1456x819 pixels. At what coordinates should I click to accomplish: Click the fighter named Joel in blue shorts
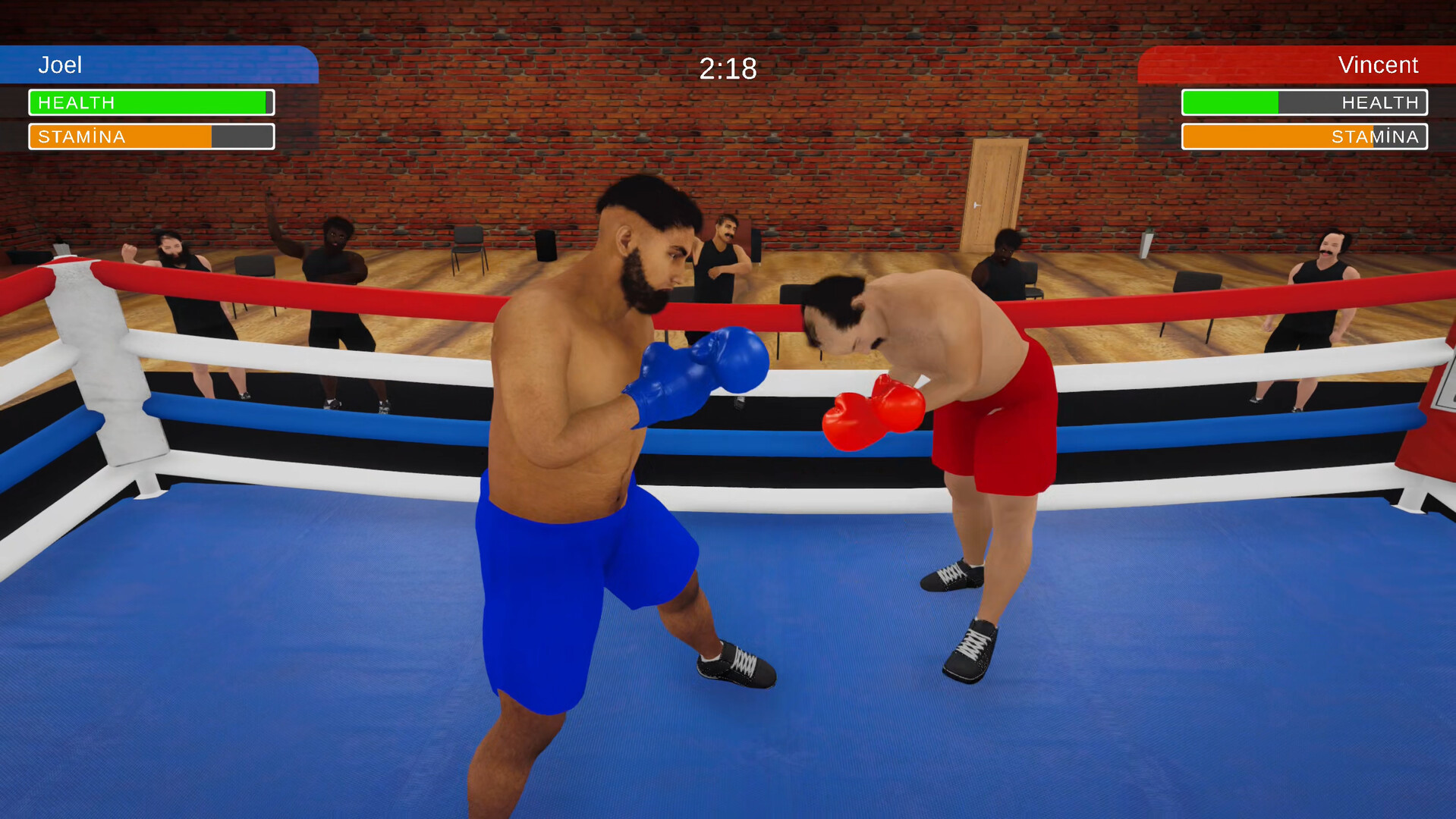click(599, 470)
